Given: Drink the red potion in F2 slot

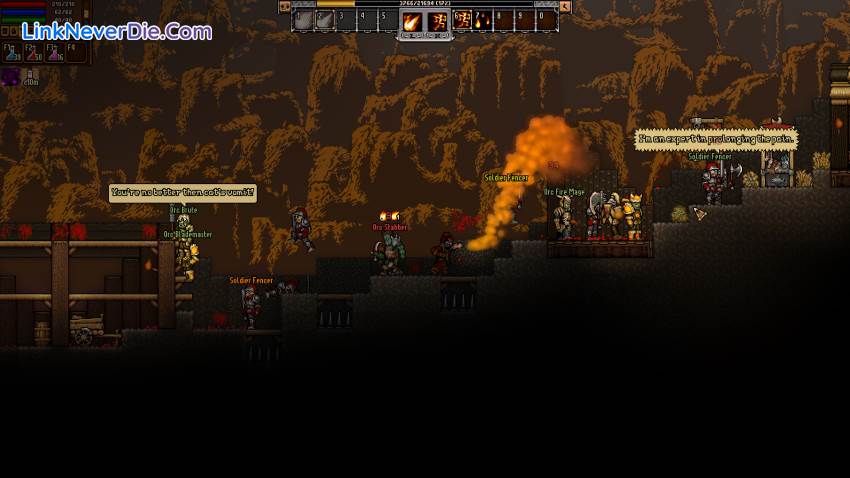Looking at the screenshot, I should pyautogui.click(x=33, y=54).
